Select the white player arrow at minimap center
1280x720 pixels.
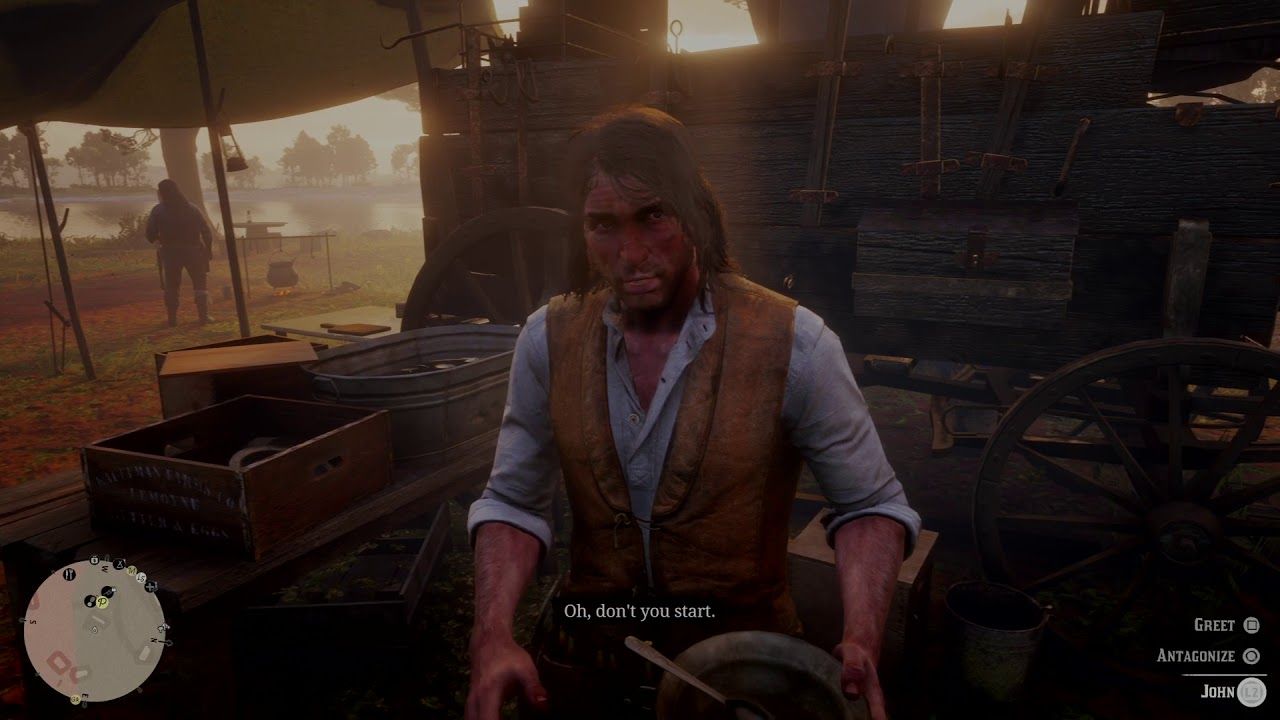[x=95, y=630]
